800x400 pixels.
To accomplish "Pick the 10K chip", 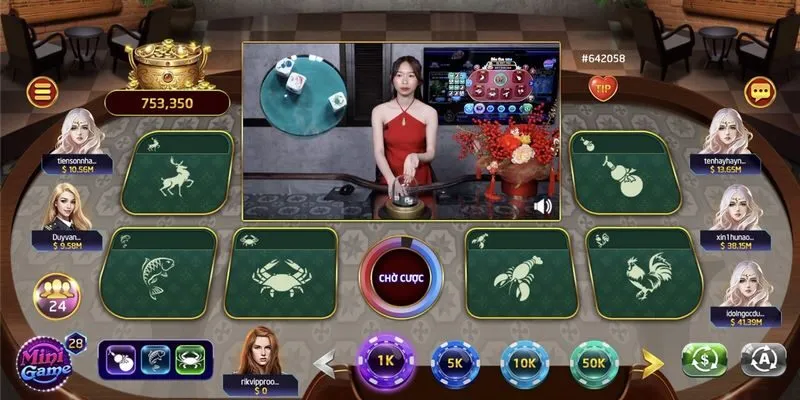I will (x=524, y=362).
